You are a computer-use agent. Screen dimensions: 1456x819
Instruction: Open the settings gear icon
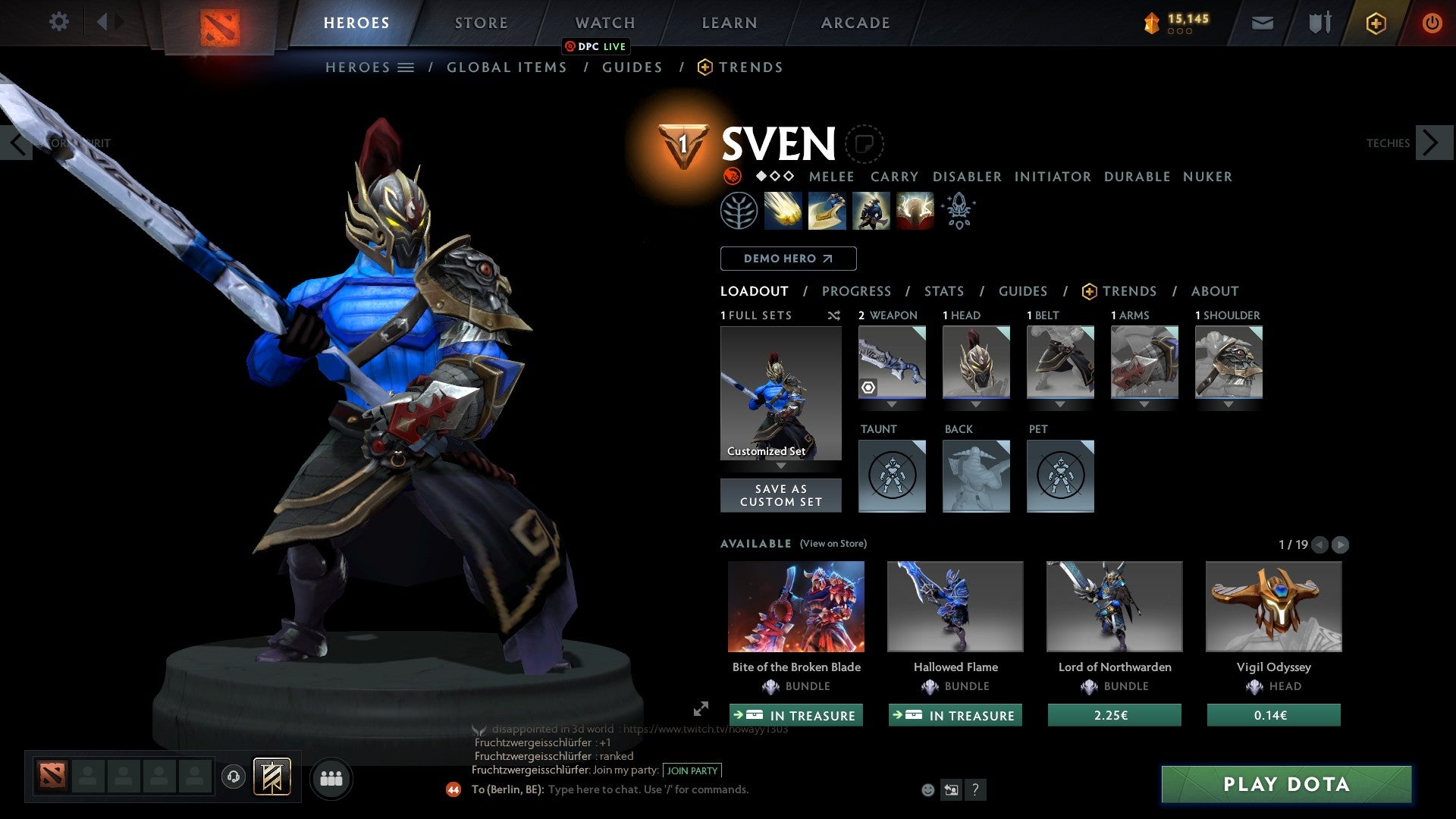click(x=58, y=21)
